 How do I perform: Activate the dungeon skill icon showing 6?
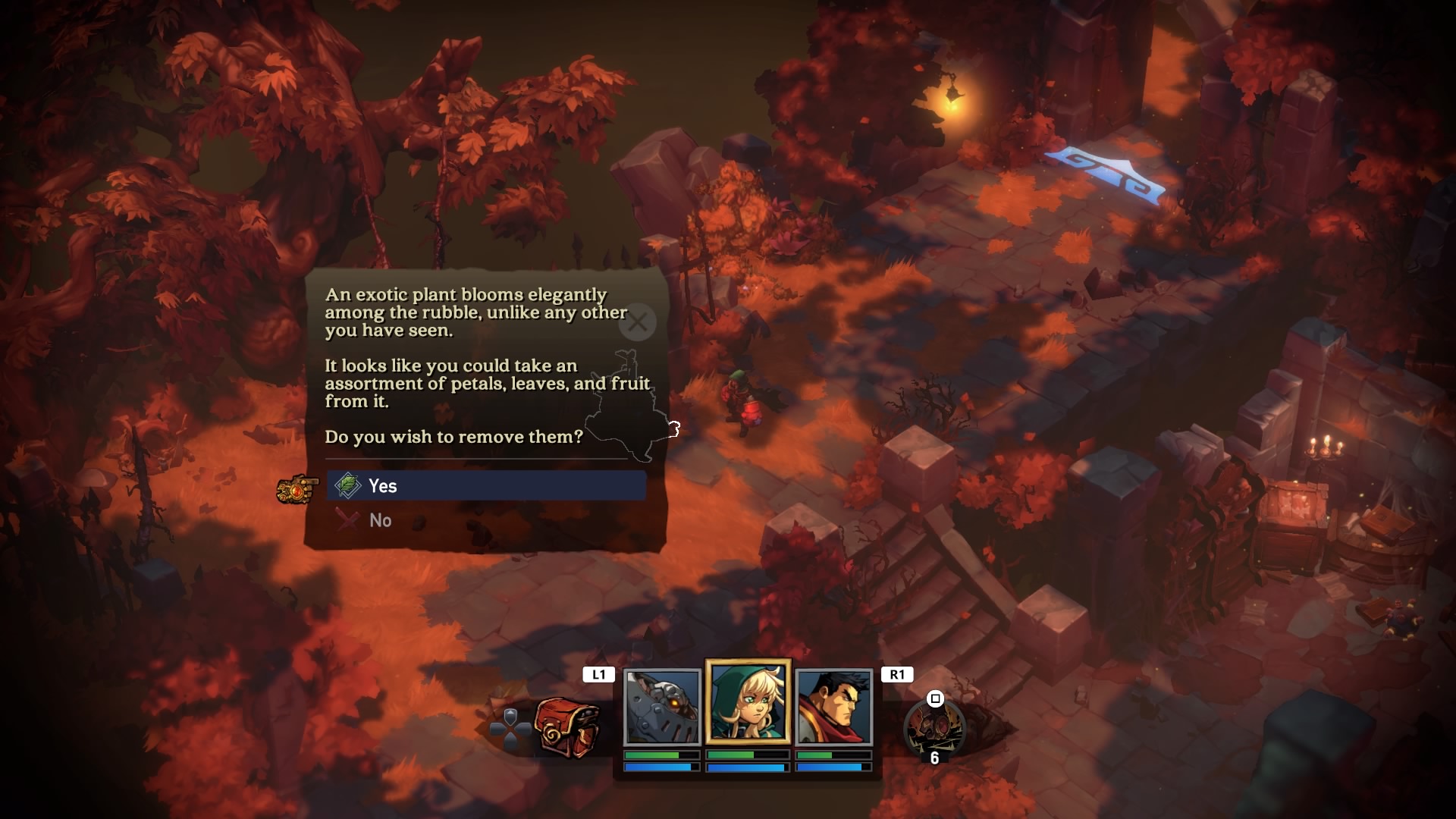pos(934,728)
